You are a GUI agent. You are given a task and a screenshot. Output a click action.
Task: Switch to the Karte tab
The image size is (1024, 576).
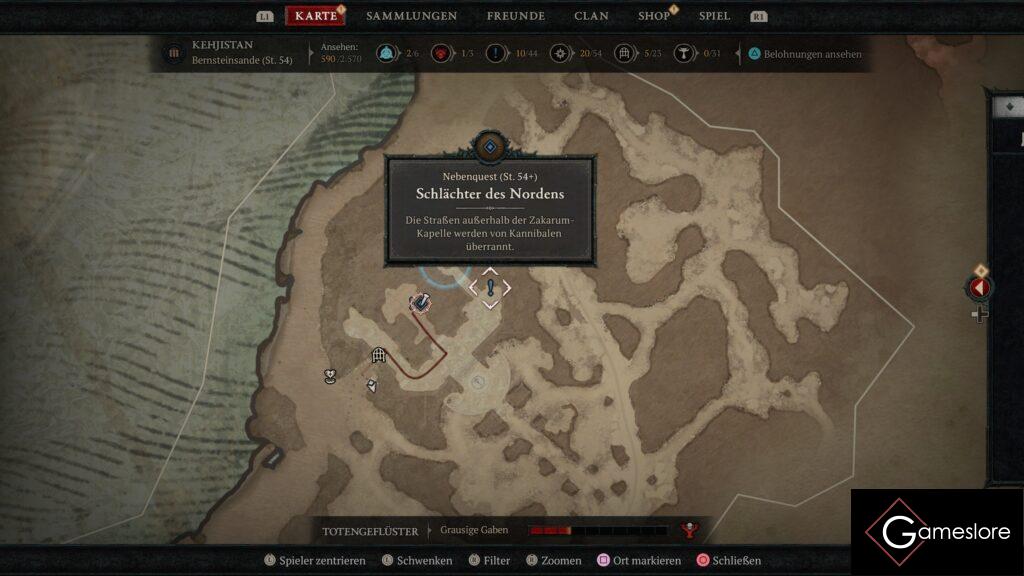pos(315,16)
